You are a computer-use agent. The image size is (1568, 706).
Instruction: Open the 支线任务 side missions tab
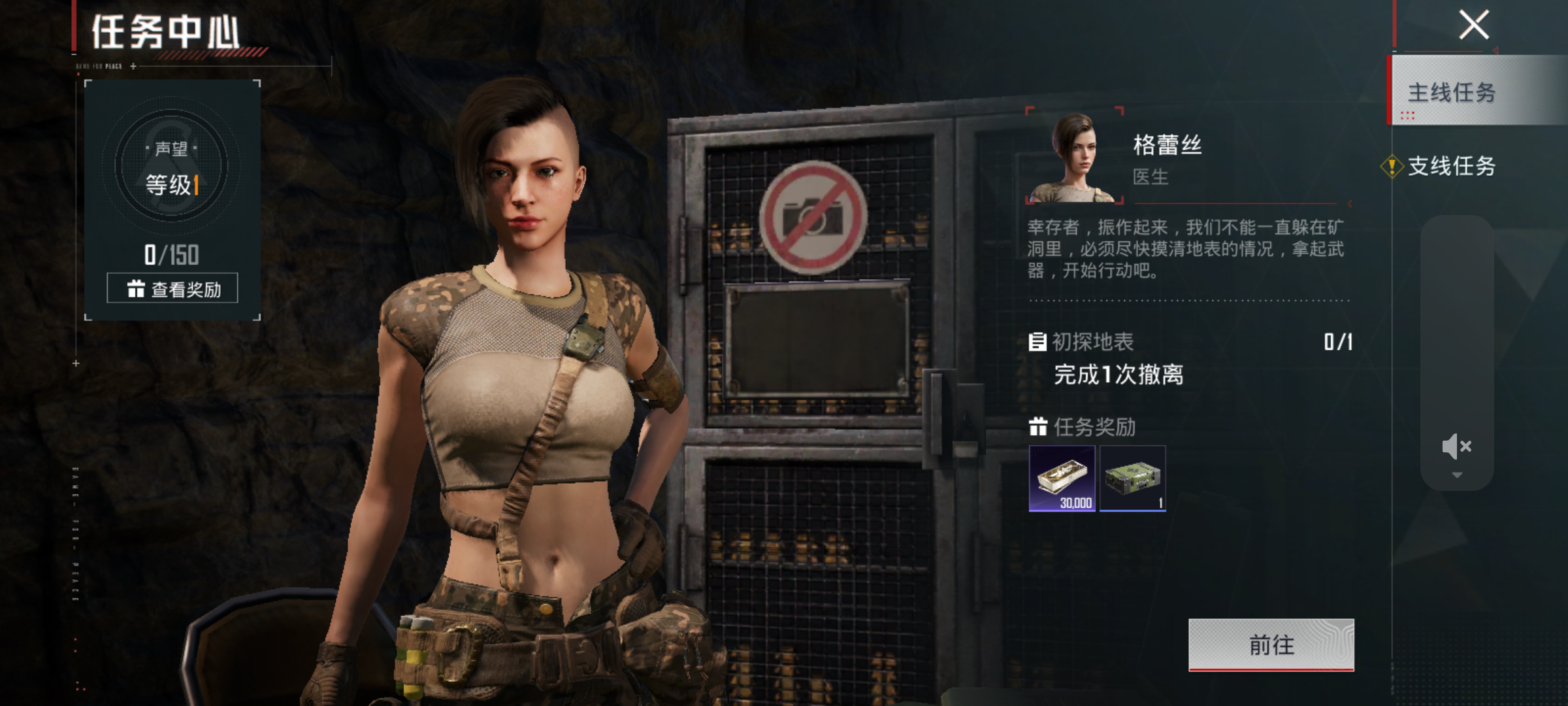(x=1452, y=166)
